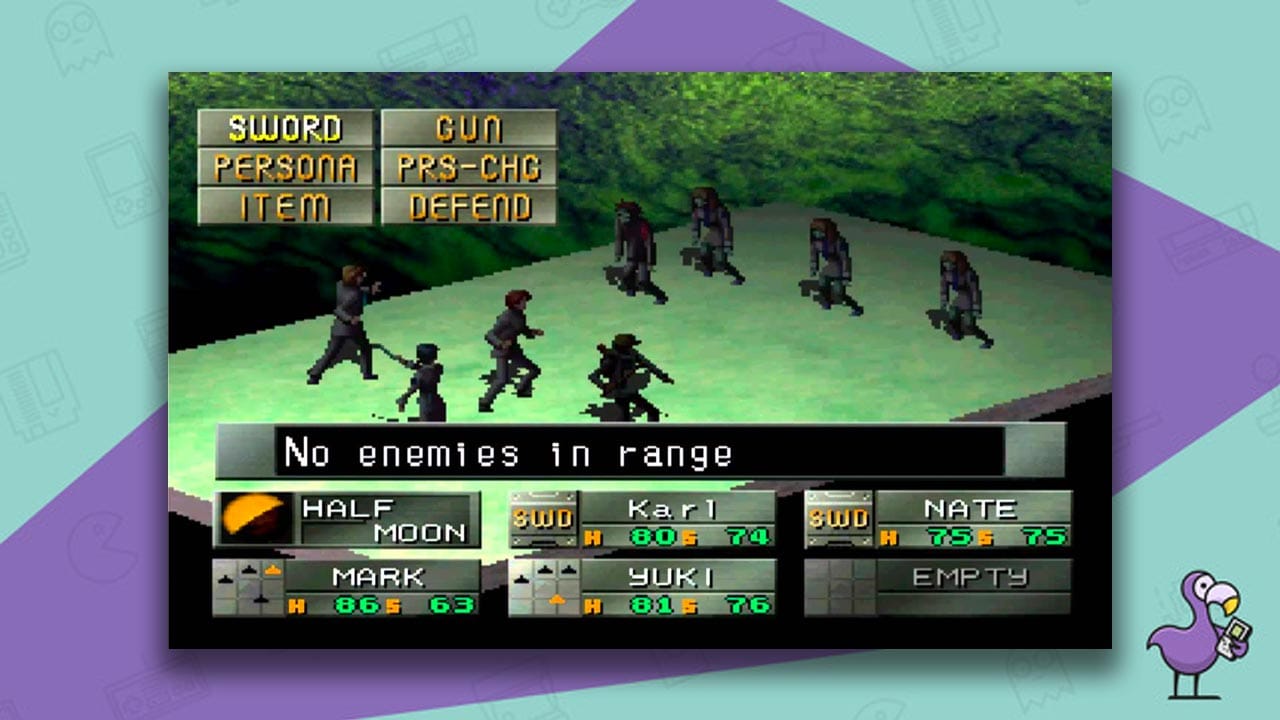Click the half moon phase icon

coord(258,516)
